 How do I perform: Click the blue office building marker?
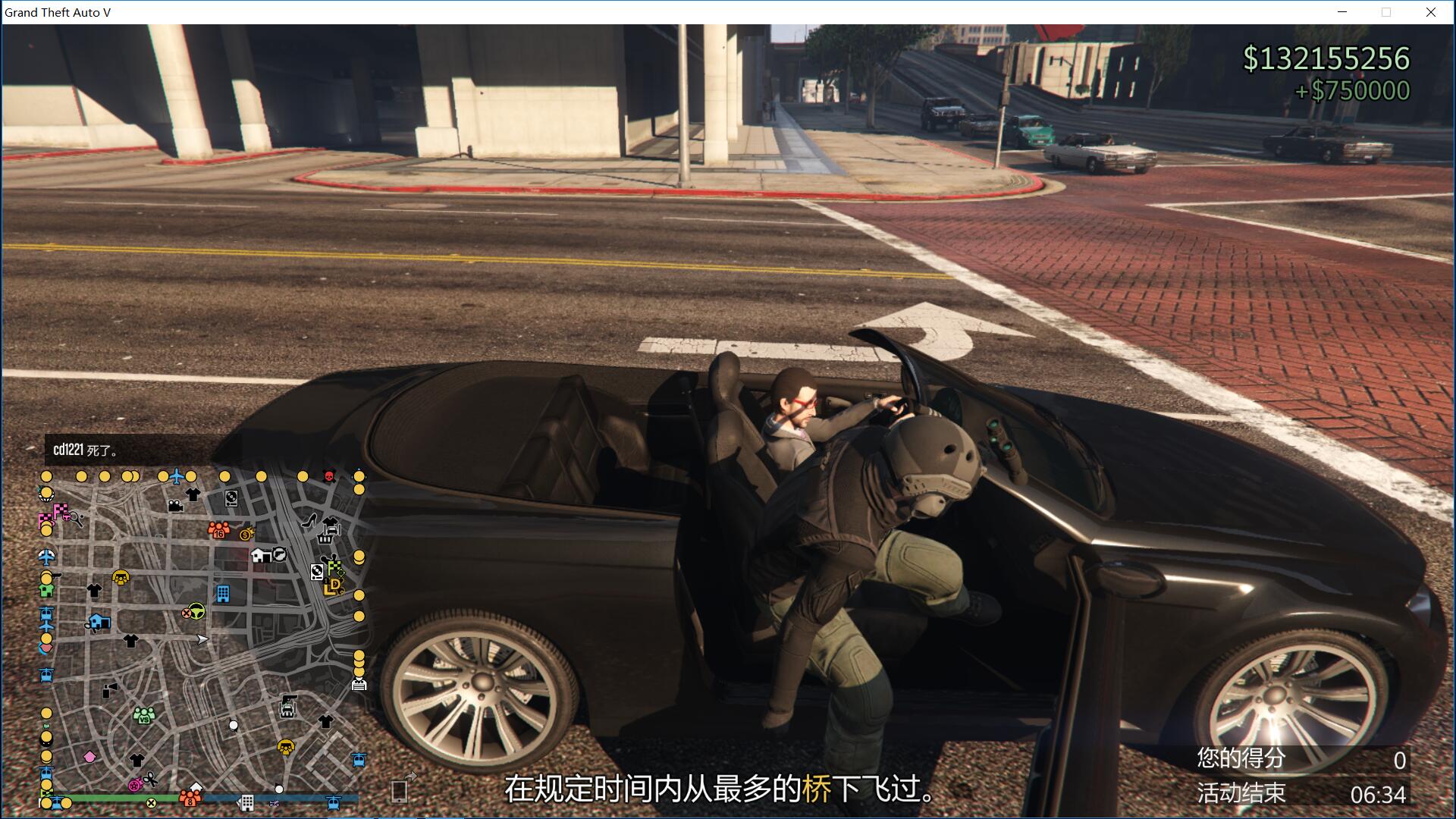click(x=223, y=593)
